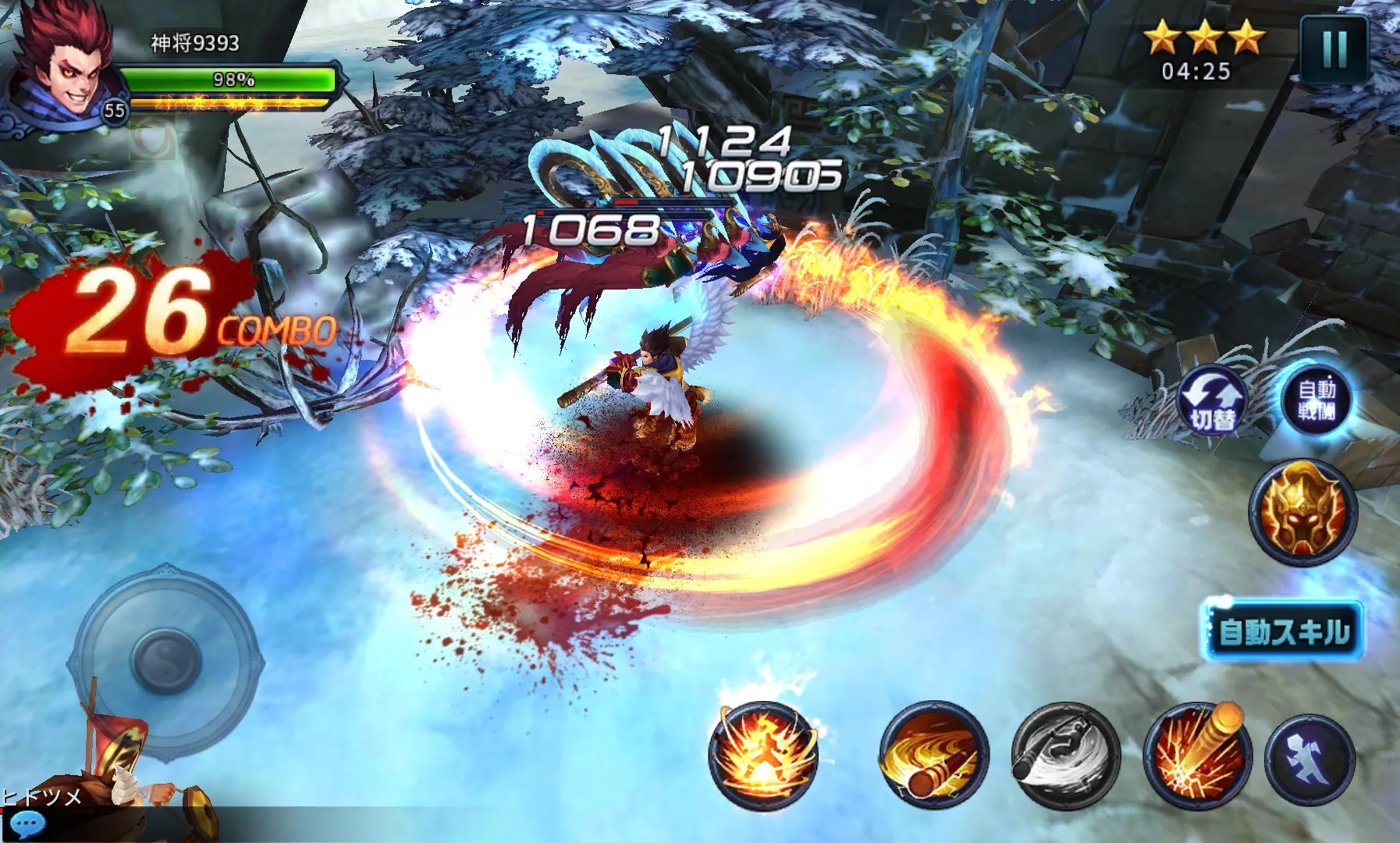This screenshot has width=1400, height=843.
Task: Pause the battle with the pause button
Action: click(x=1334, y=48)
